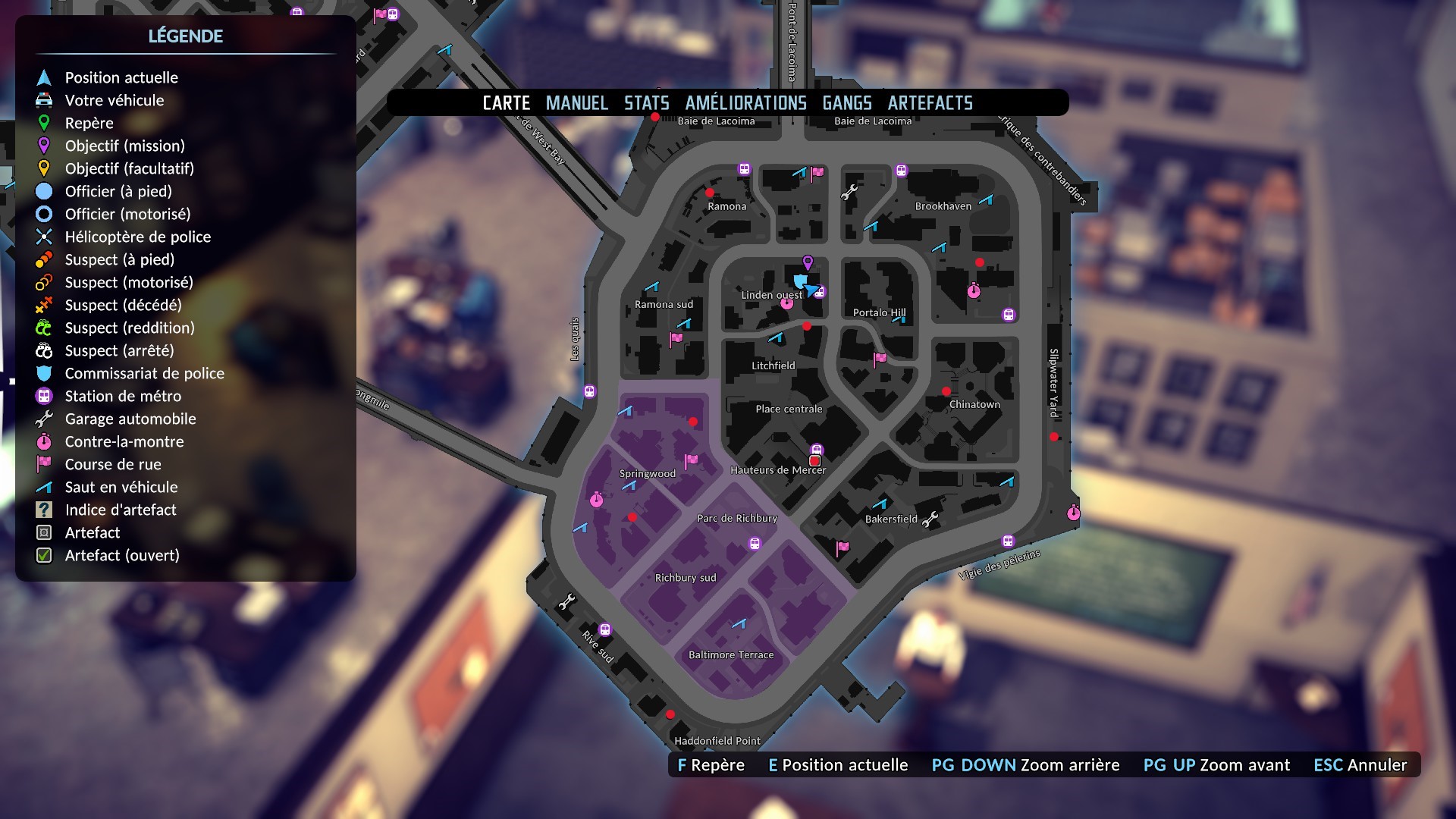Switch to the STATS tab

pyautogui.click(x=646, y=102)
